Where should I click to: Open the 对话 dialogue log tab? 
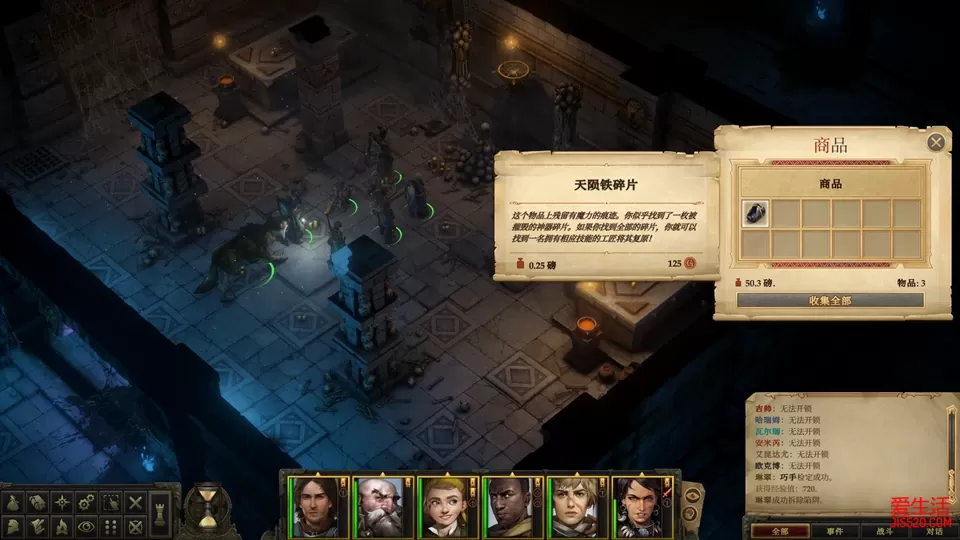(934, 531)
